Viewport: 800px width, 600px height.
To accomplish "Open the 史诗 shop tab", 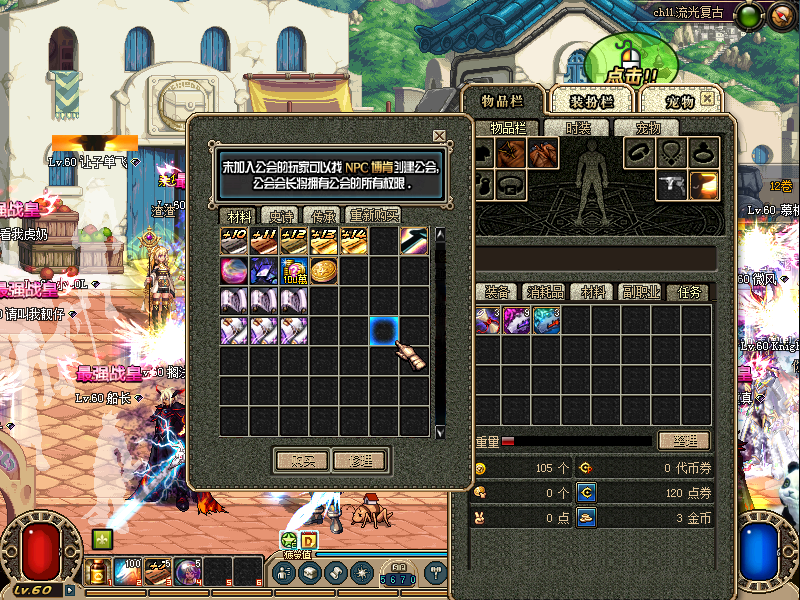I will point(277,215).
